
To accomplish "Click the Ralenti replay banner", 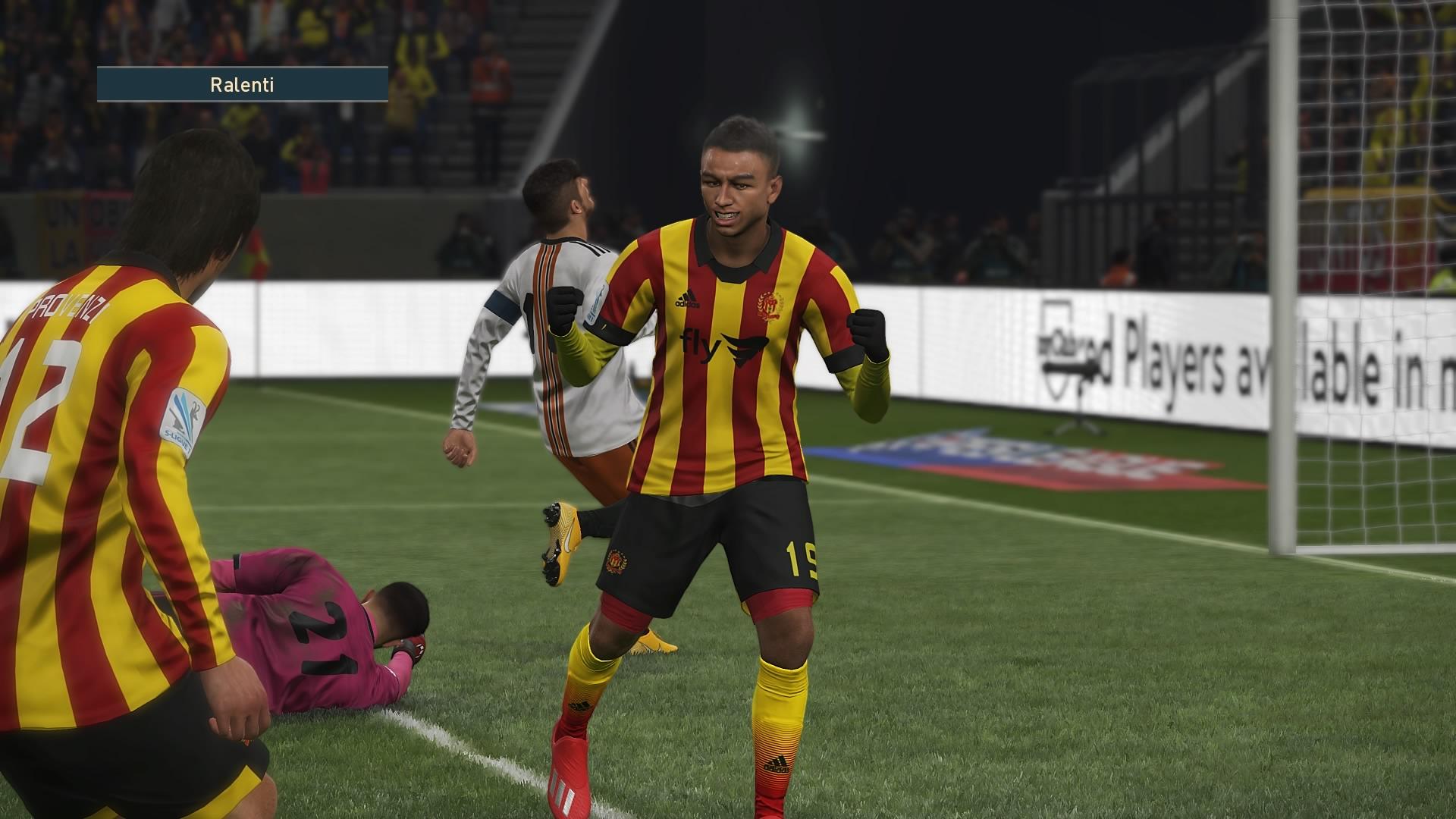I will click(243, 84).
